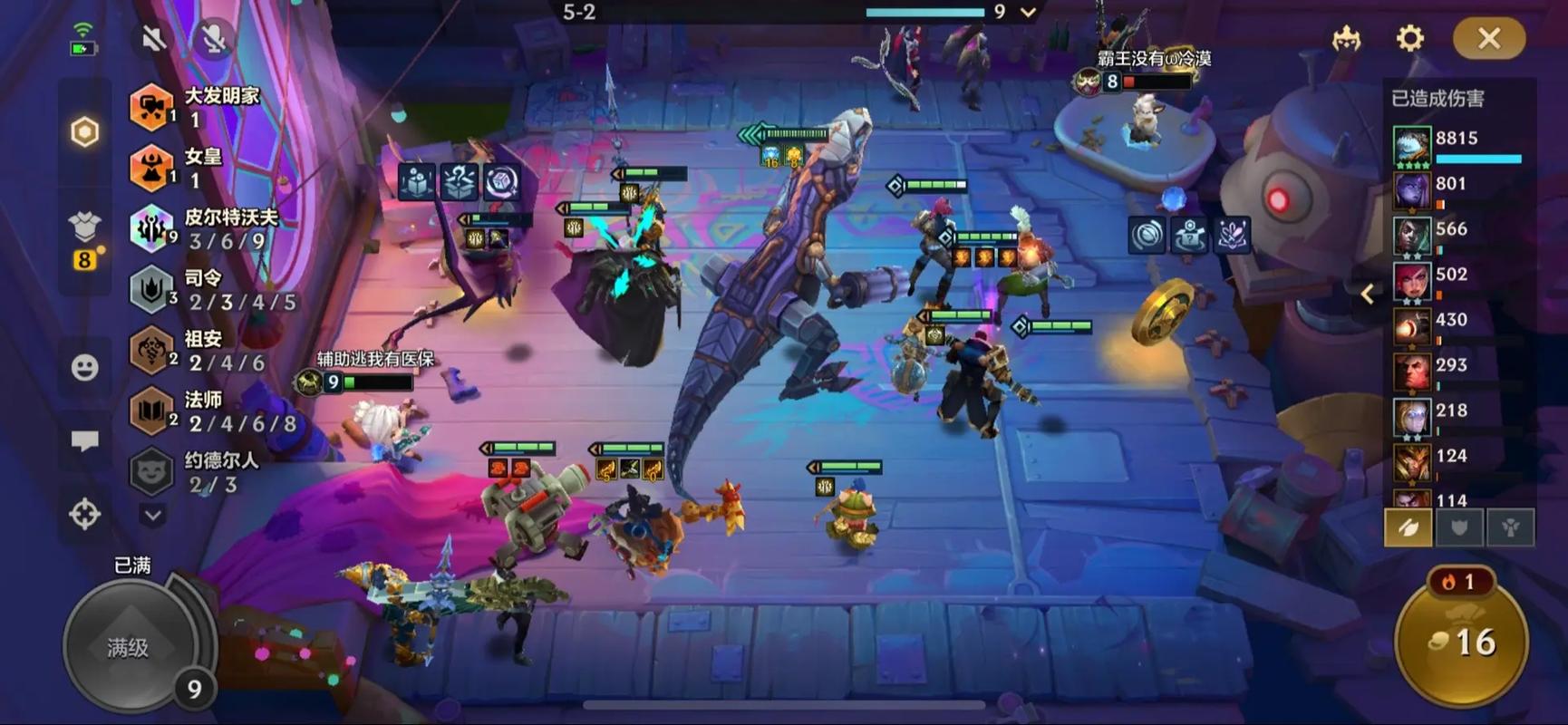
Task: Close the game view with the X button
Action: [x=1488, y=38]
